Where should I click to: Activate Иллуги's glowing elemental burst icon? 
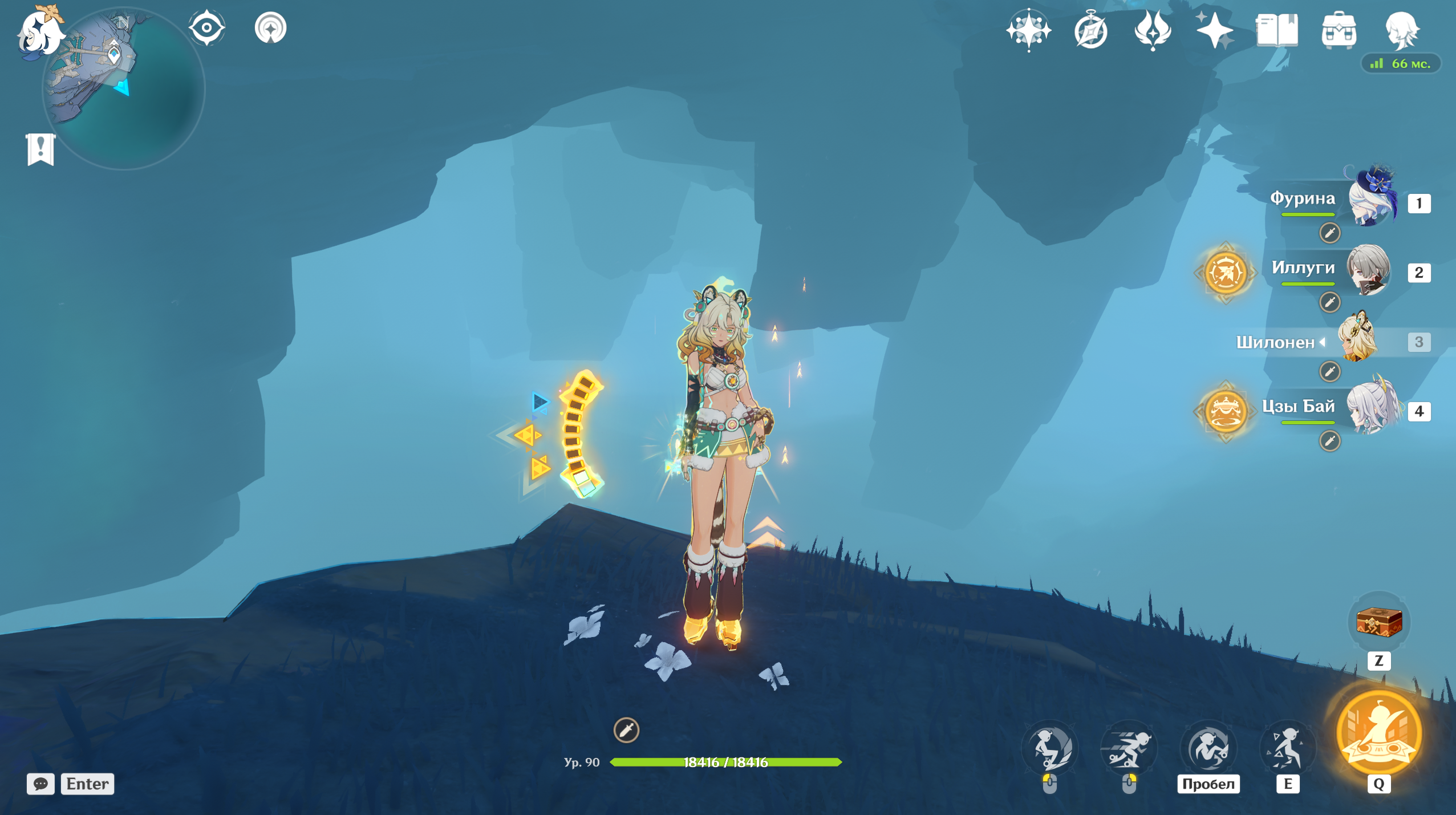(1225, 273)
